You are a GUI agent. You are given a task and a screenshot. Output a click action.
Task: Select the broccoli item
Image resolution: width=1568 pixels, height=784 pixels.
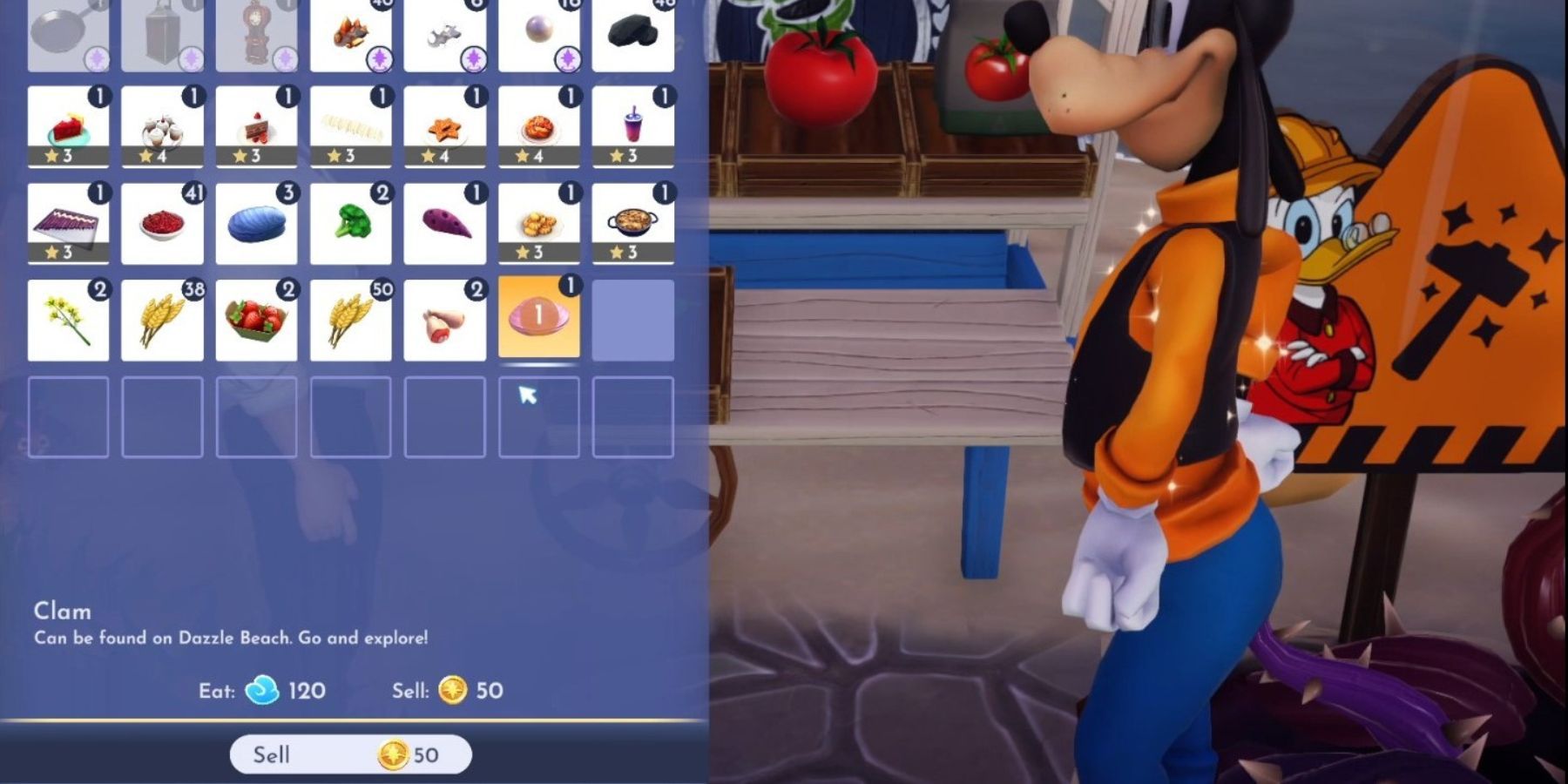click(x=351, y=222)
